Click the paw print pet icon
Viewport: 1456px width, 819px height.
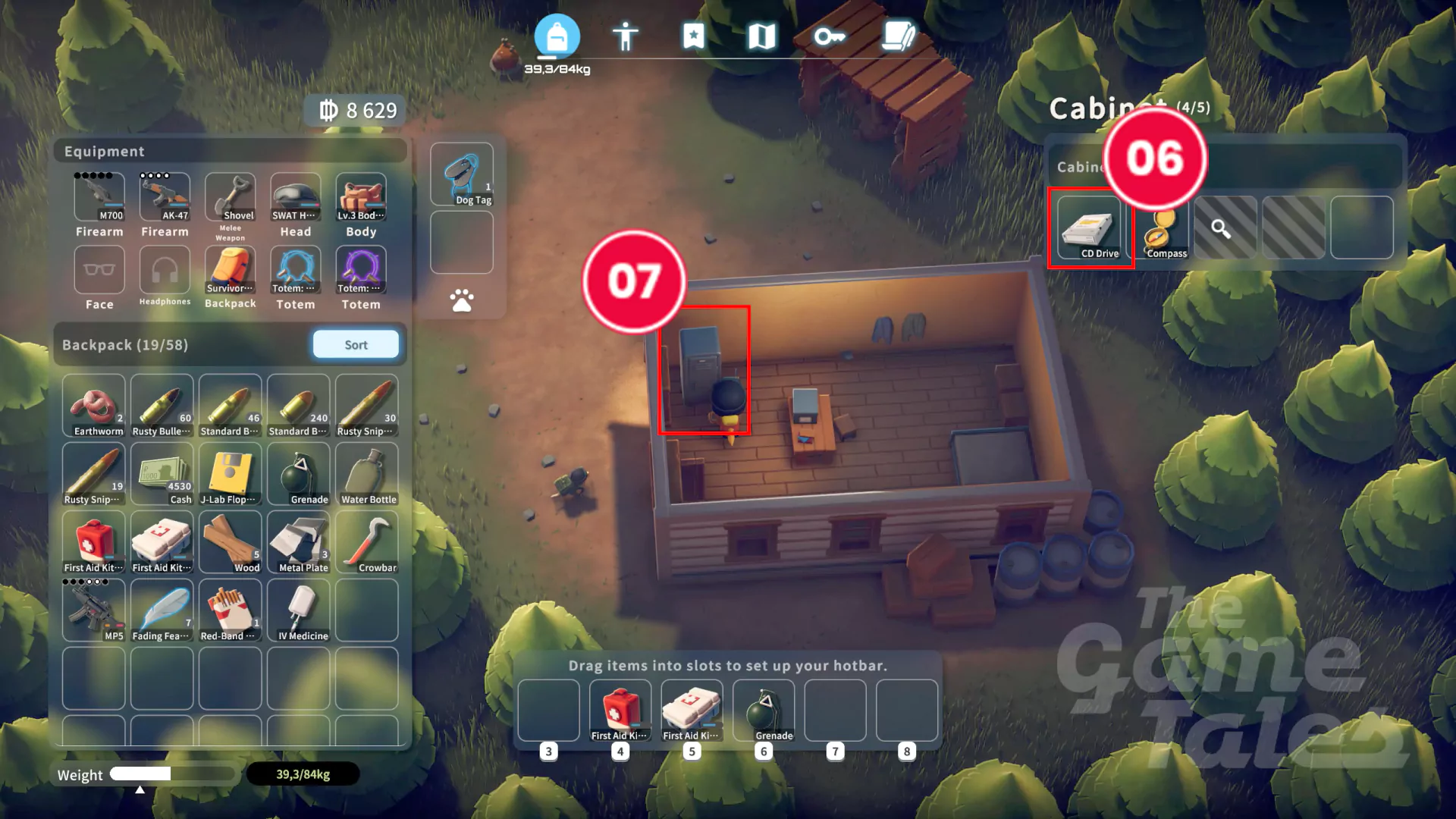(x=462, y=300)
